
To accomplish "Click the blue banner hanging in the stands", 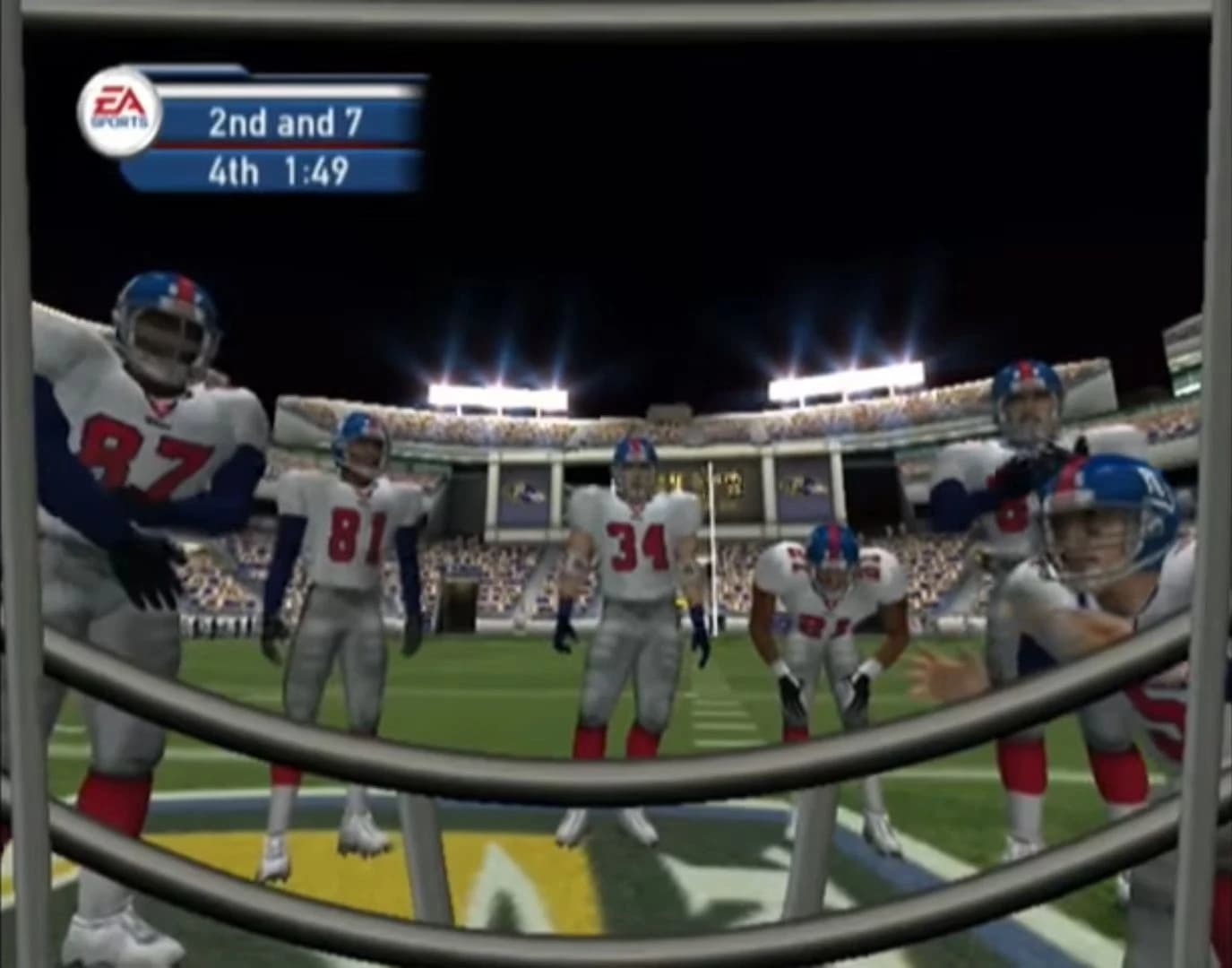I will [524, 497].
